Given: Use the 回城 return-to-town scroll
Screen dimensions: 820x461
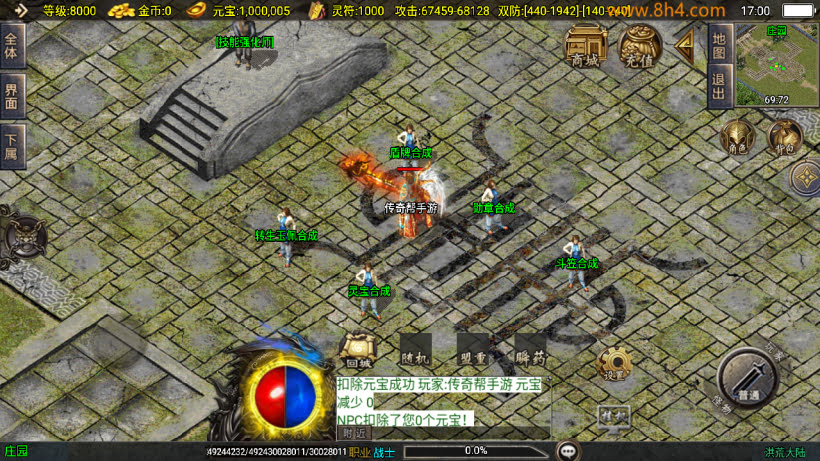Looking at the screenshot, I should [357, 351].
